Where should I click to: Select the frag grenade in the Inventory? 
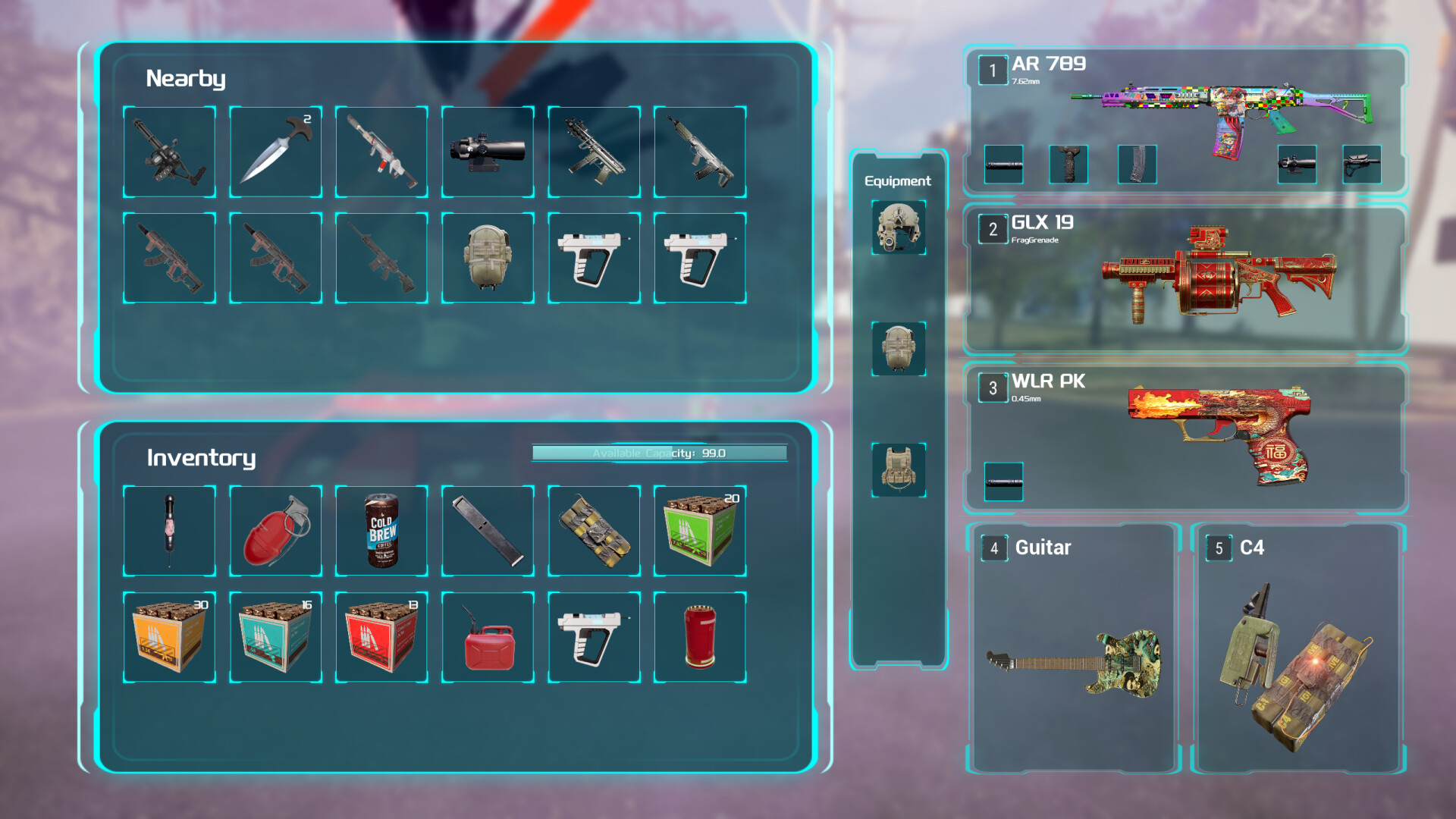pos(275,529)
